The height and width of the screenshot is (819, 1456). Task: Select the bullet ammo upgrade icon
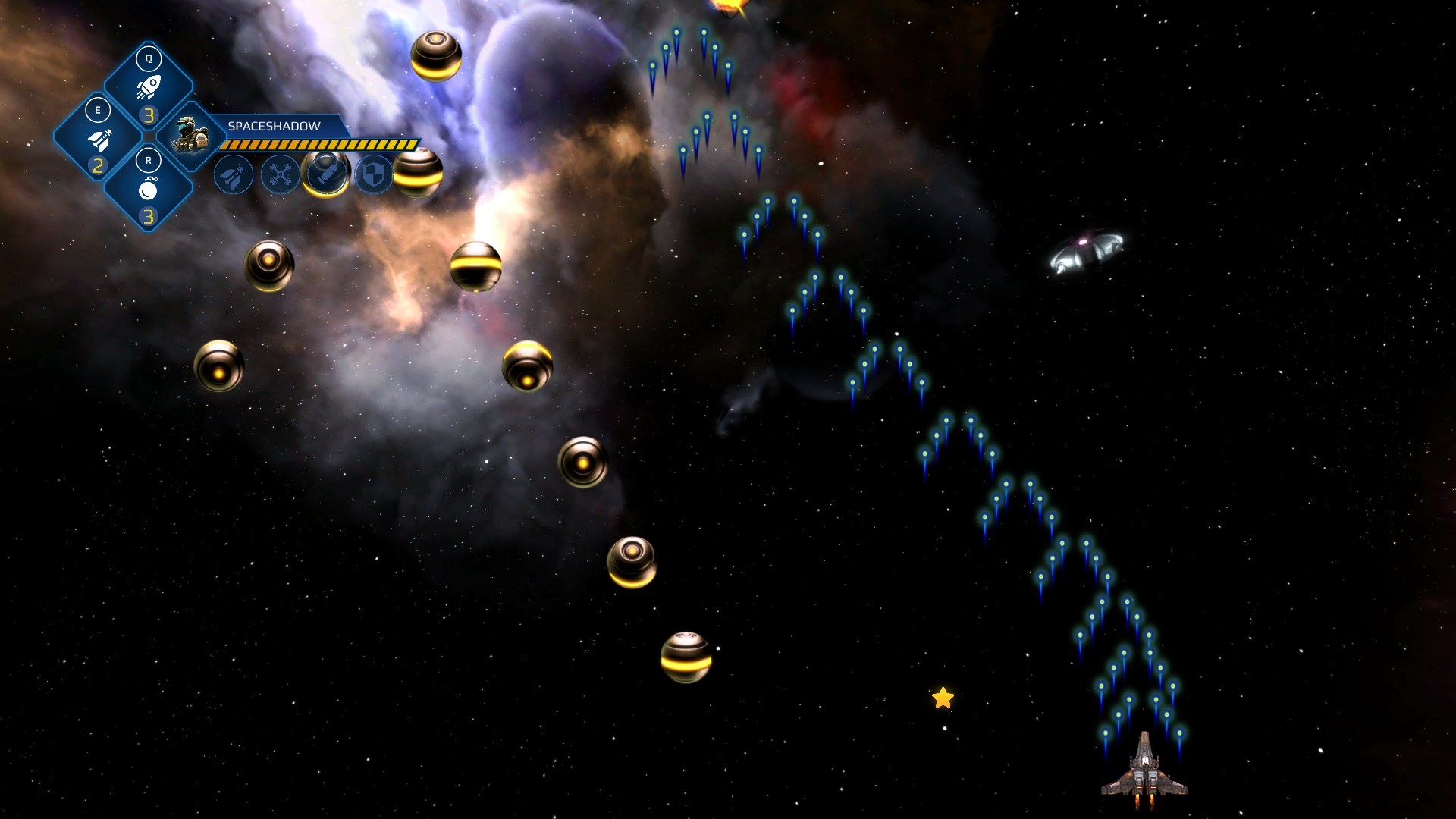click(x=327, y=174)
